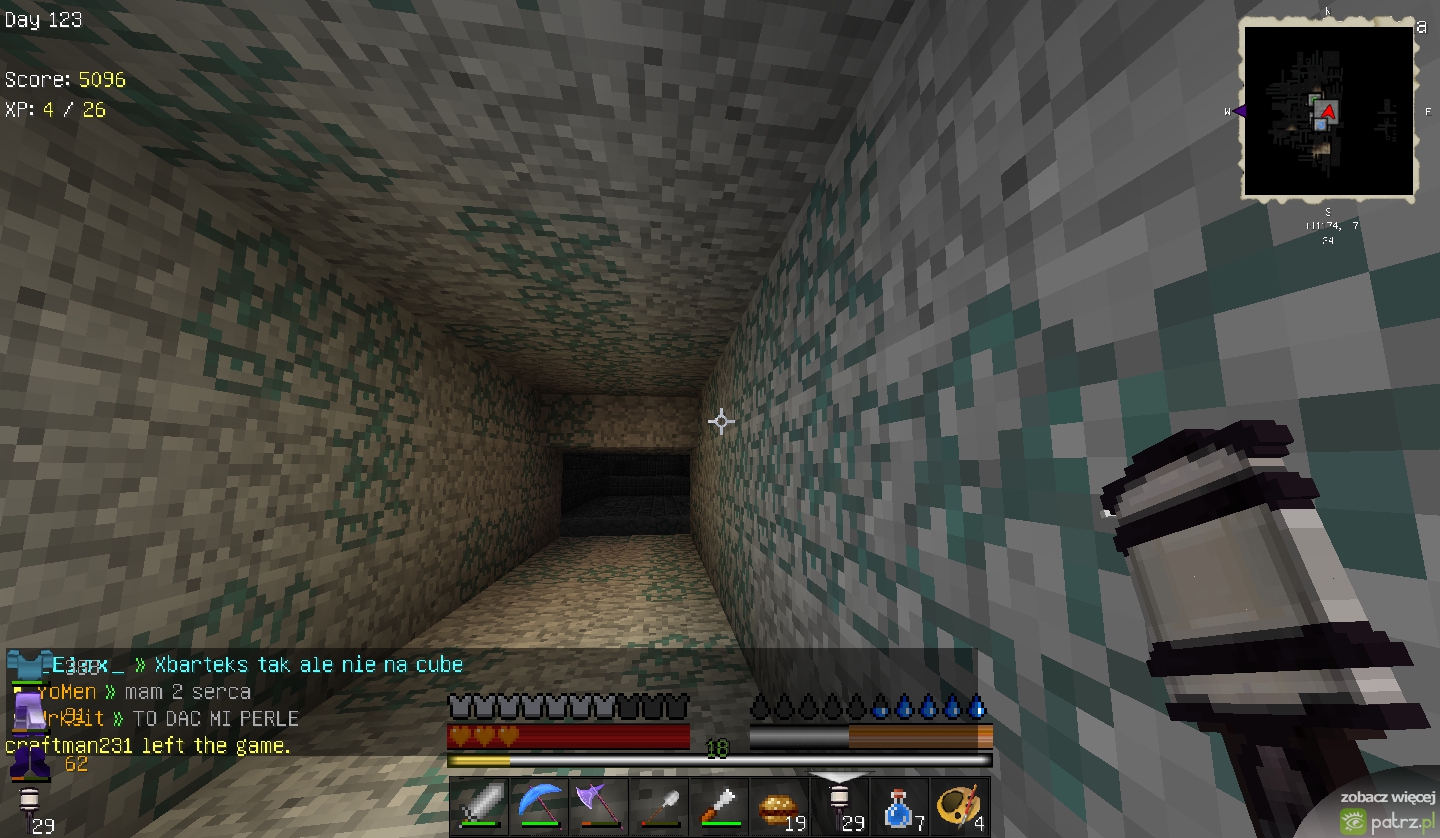Click the blue chestplate armor status icon
Image resolution: width=1440 pixels, height=838 pixels.
click(x=28, y=663)
